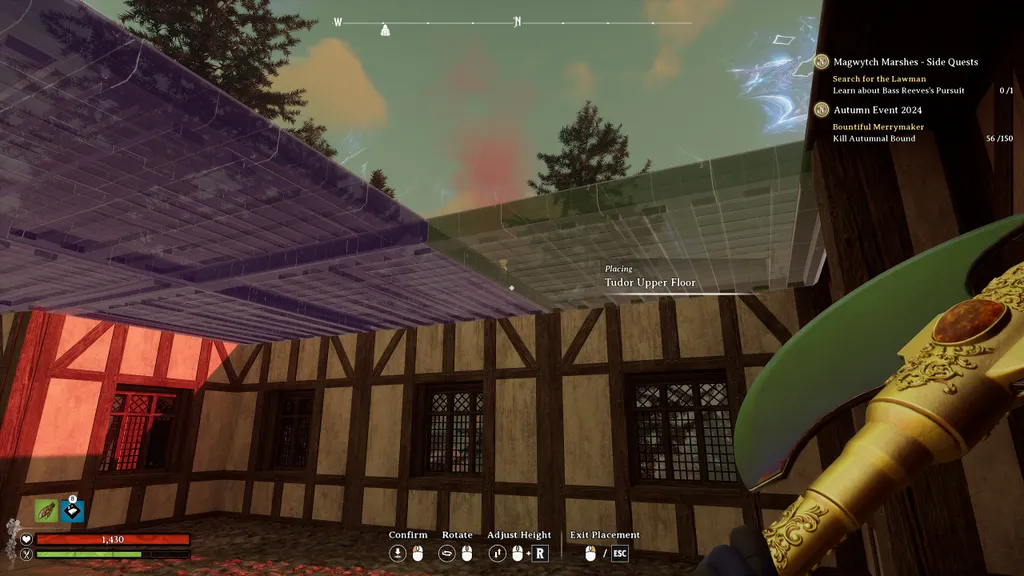Open the Bountiful Merrymaker objective
The height and width of the screenshot is (576, 1024).
[x=878, y=127]
